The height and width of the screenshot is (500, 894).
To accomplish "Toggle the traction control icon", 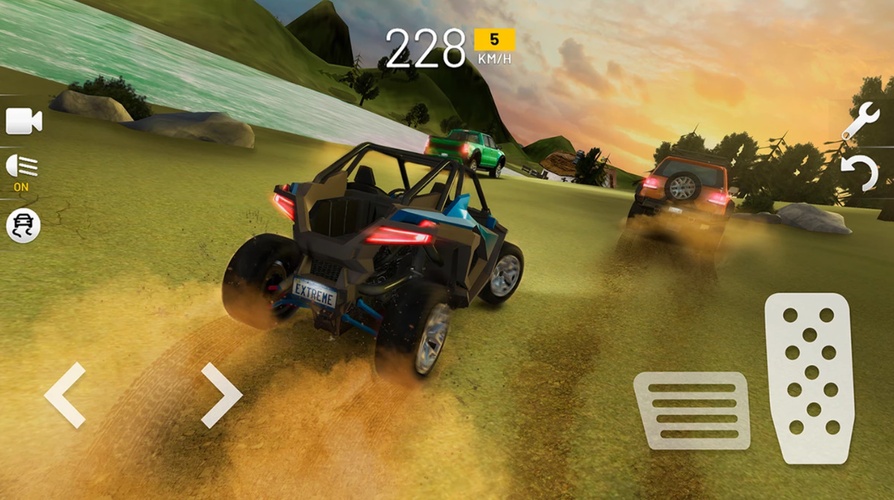I will pyautogui.click(x=23, y=225).
